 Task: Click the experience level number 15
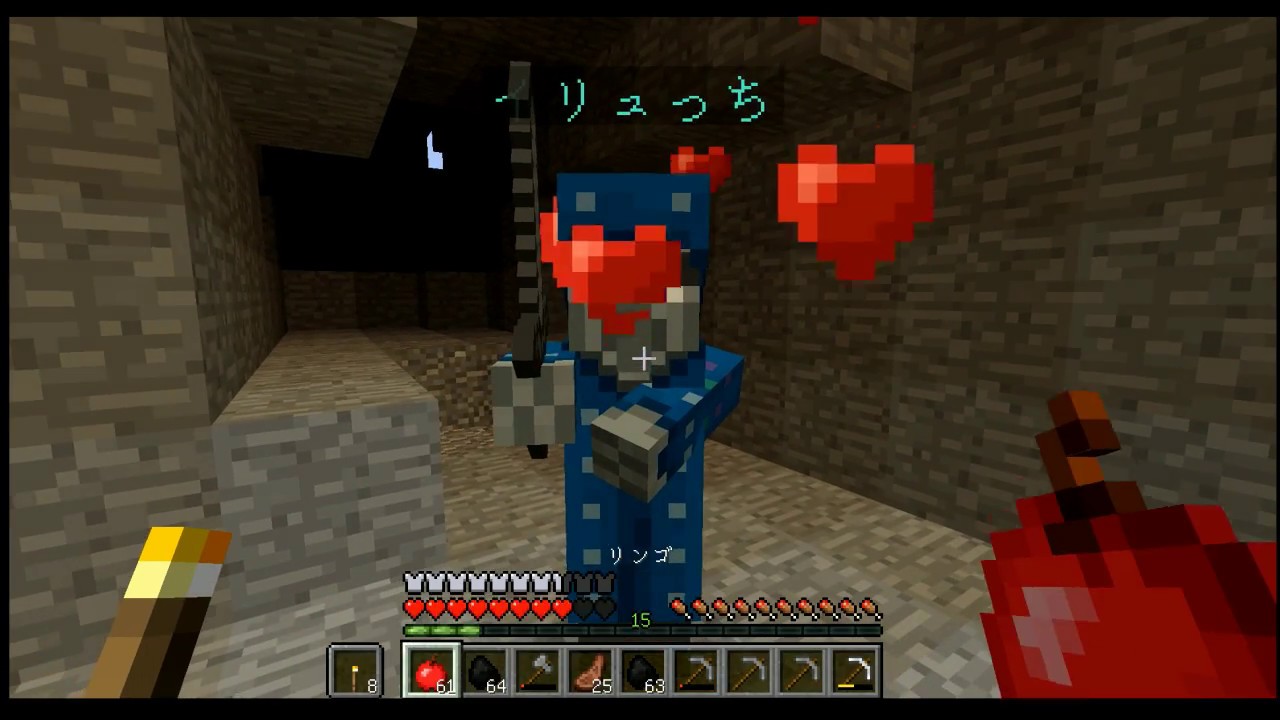(x=640, y=621)
